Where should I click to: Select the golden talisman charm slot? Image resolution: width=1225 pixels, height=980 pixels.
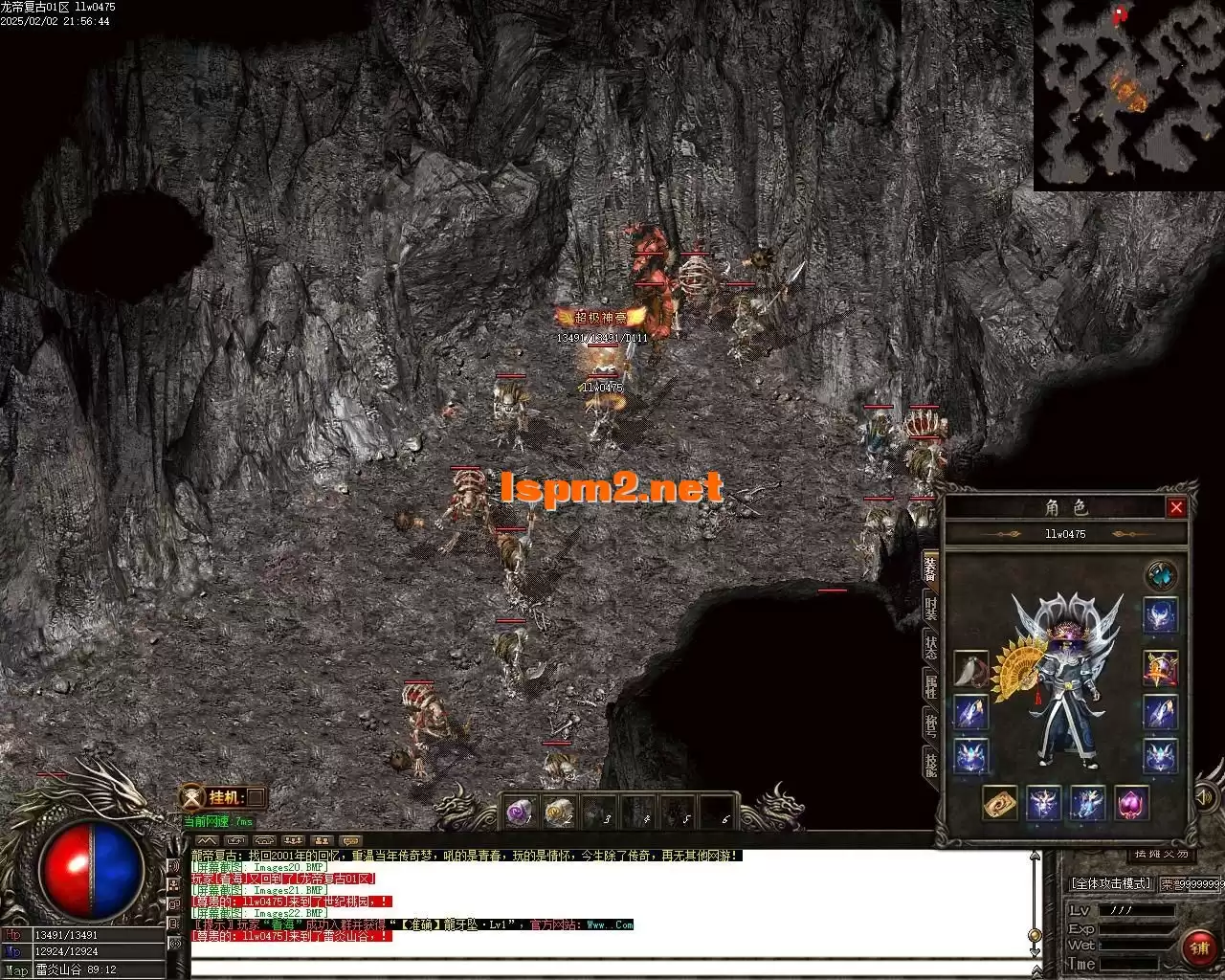(x=1000, y=803)
